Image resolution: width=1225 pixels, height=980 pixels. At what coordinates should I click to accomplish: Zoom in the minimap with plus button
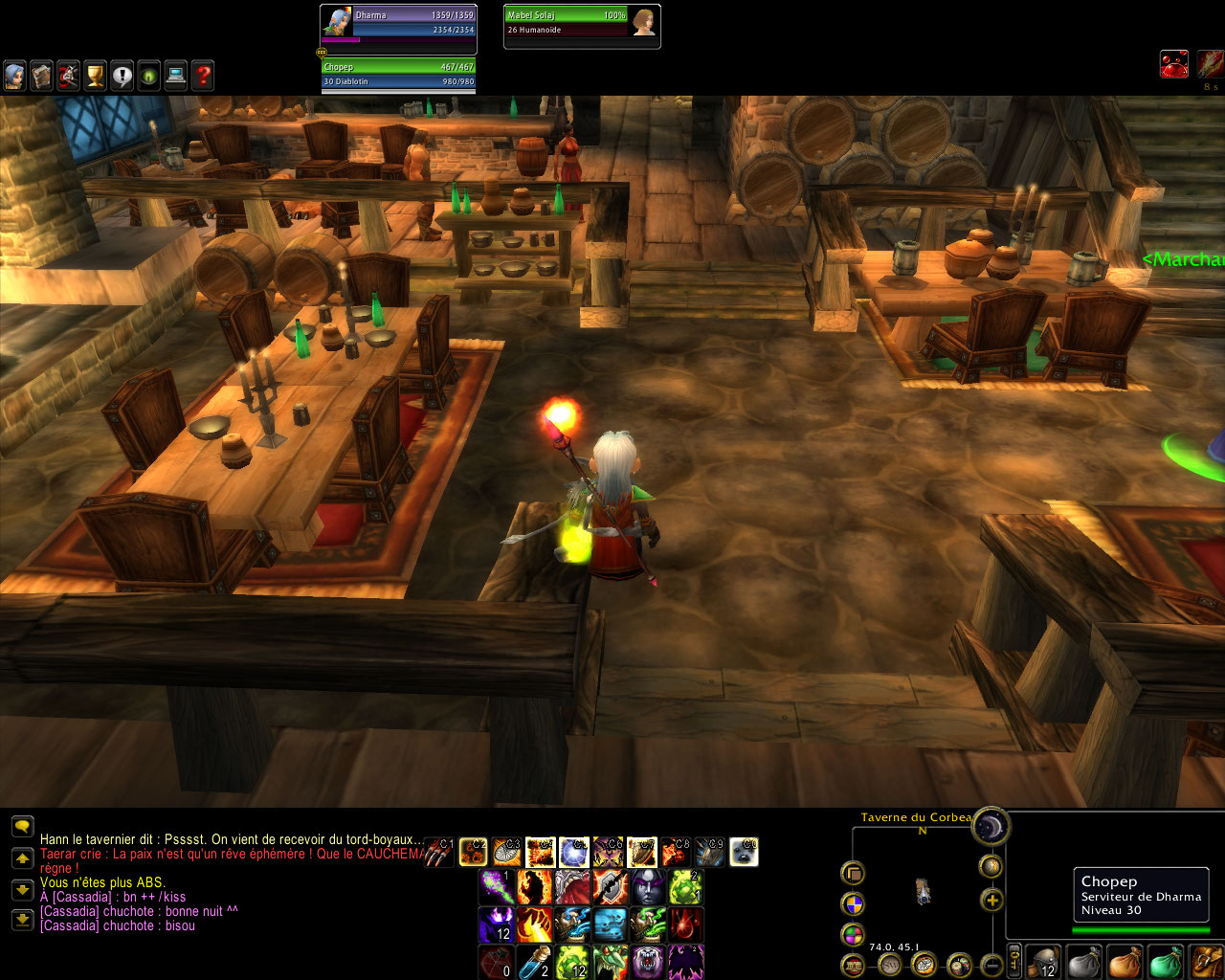[x=991, y=900]
